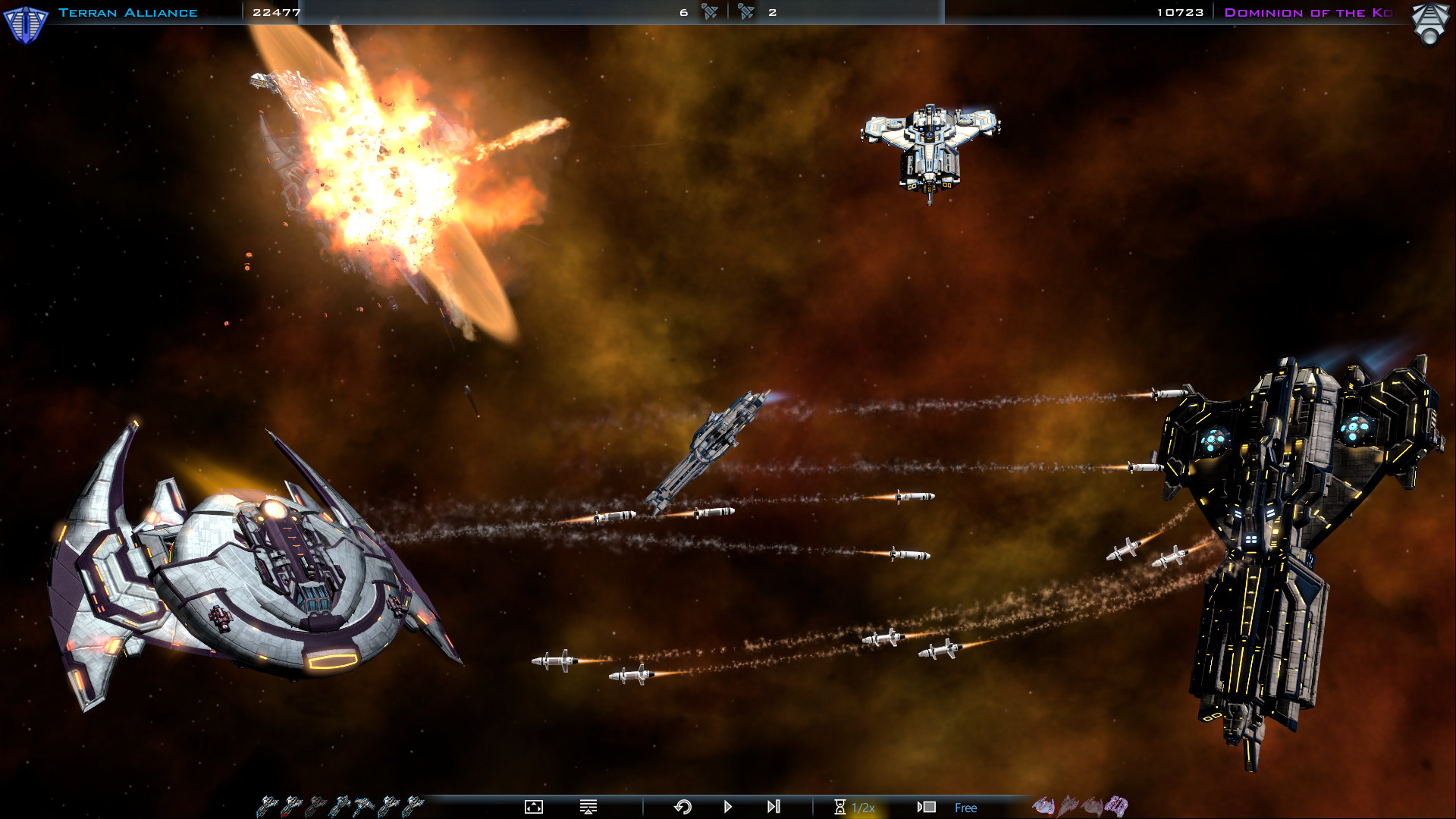
Task: Restart the battle replay
Action: (682, 807)
